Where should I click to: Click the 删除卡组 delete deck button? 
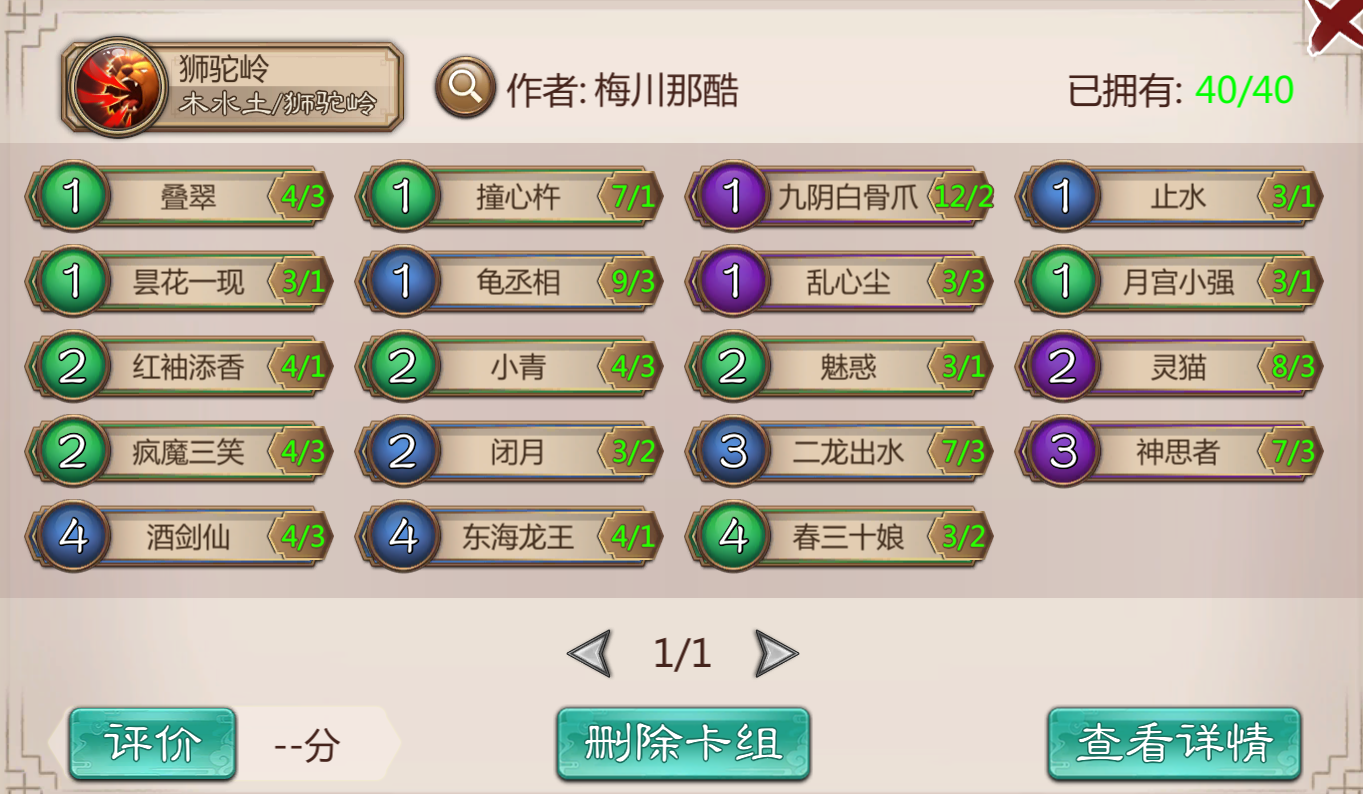(683, 744)
